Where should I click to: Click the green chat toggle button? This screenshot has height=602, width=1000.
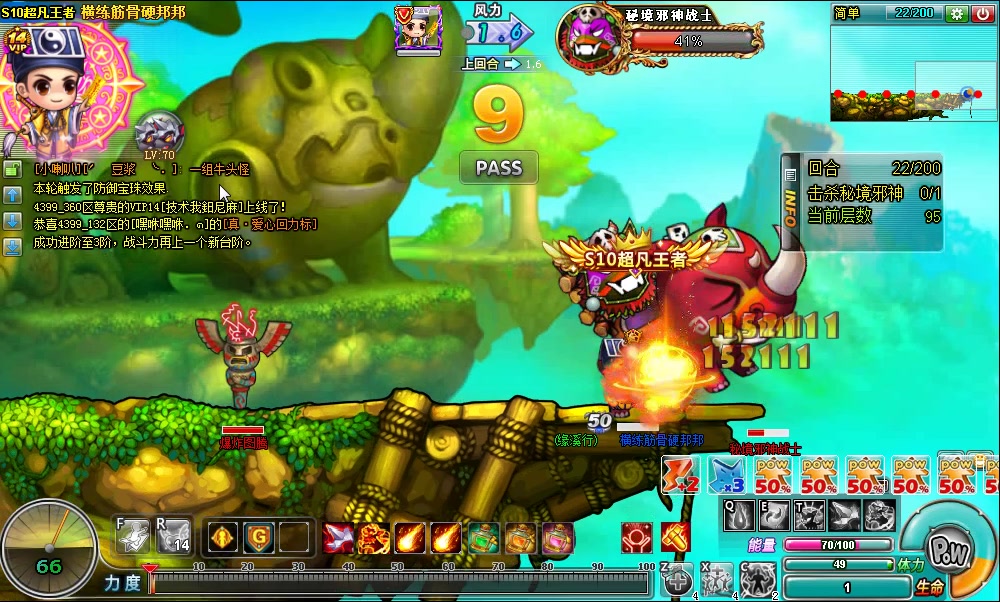(x=13, y=170)
